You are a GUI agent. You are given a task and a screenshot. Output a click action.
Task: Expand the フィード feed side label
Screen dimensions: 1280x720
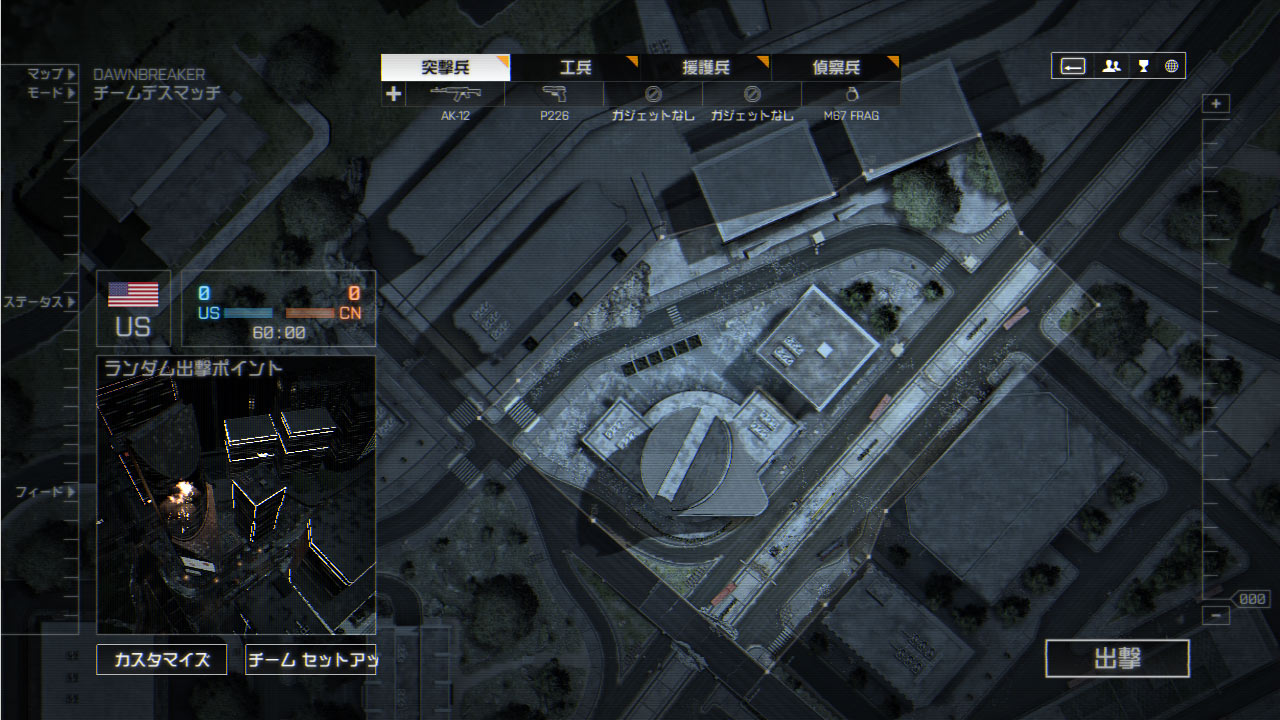coord(44,492)
